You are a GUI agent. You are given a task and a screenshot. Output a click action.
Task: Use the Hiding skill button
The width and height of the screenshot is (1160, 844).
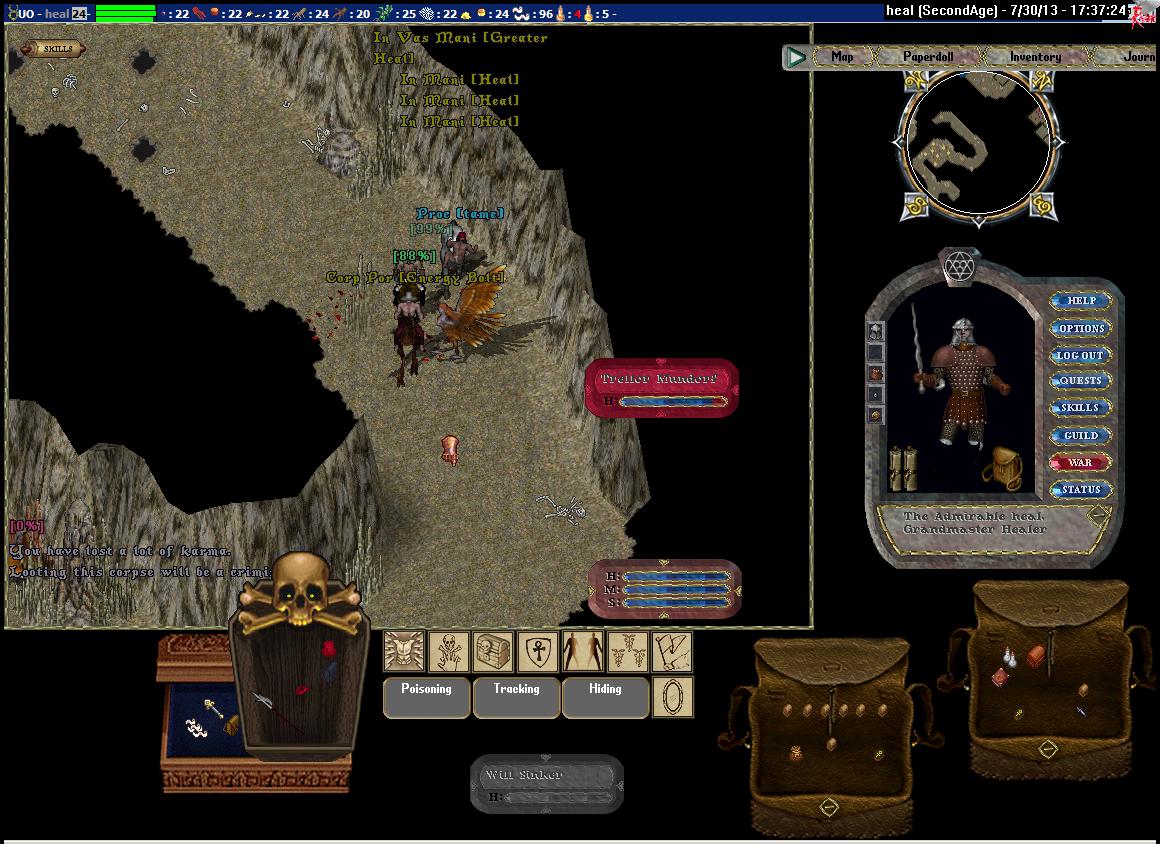coord(605,696)
